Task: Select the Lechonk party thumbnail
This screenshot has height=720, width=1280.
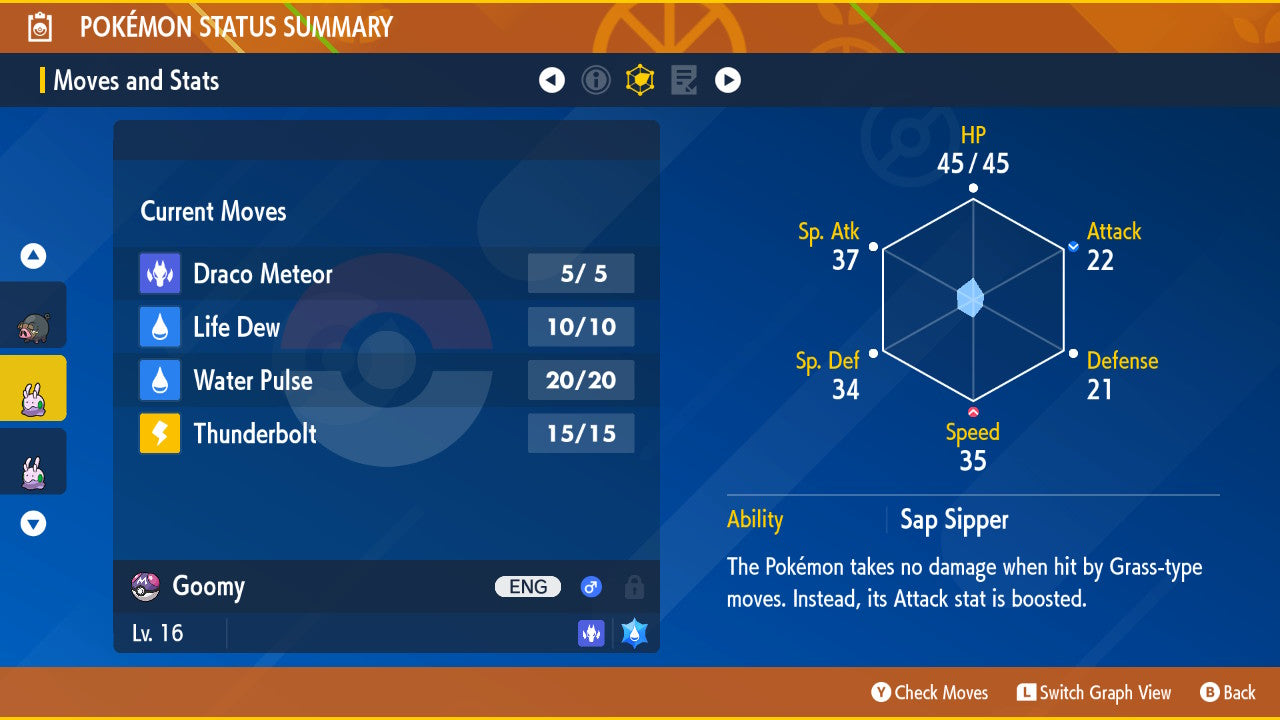Action: pos(34,316)
